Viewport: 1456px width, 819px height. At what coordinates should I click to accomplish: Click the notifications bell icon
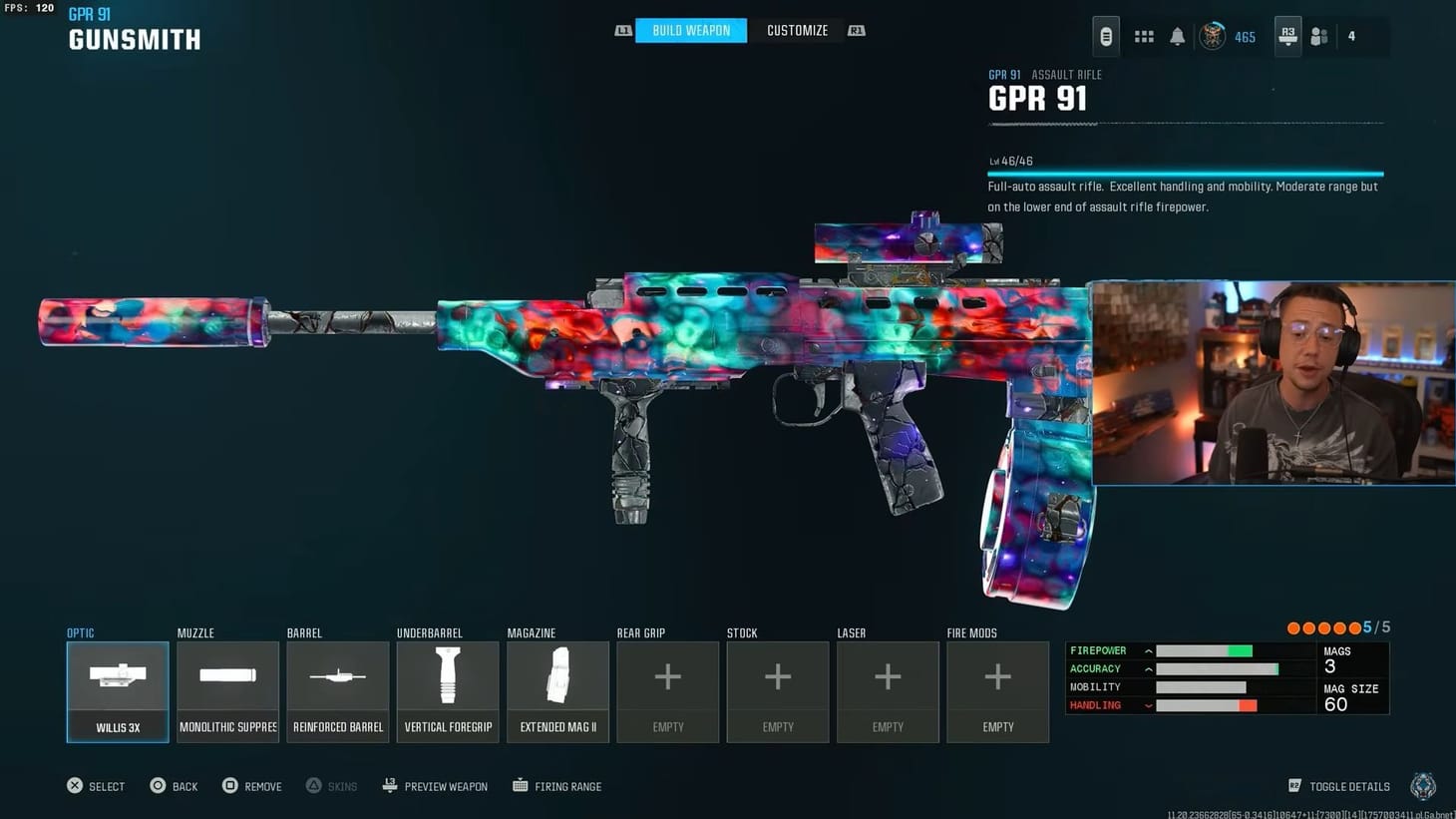pyautogui.click(x=1178, y=36)
